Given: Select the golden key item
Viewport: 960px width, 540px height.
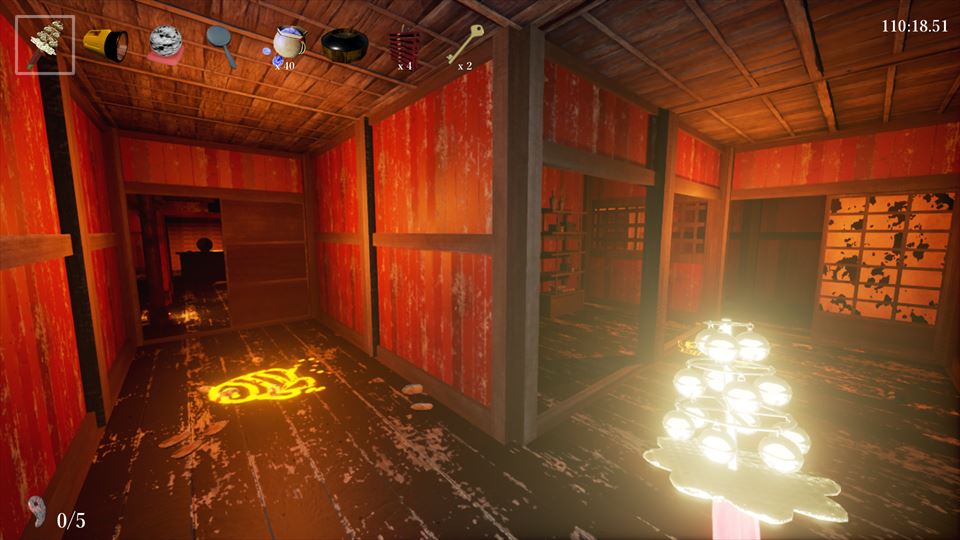Looking at the screenshot, I should point(464,43).
